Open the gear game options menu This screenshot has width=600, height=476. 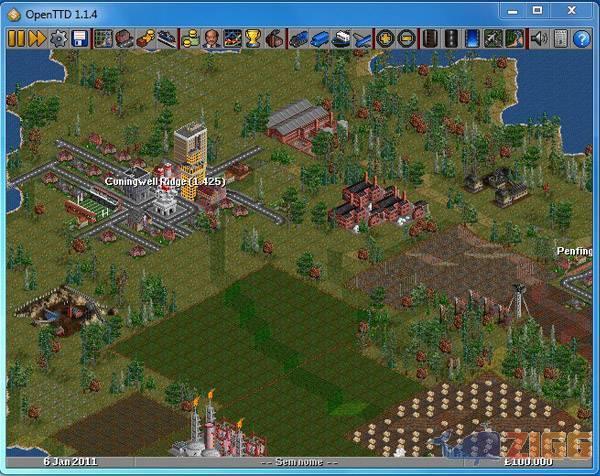(x=58, y=39)
